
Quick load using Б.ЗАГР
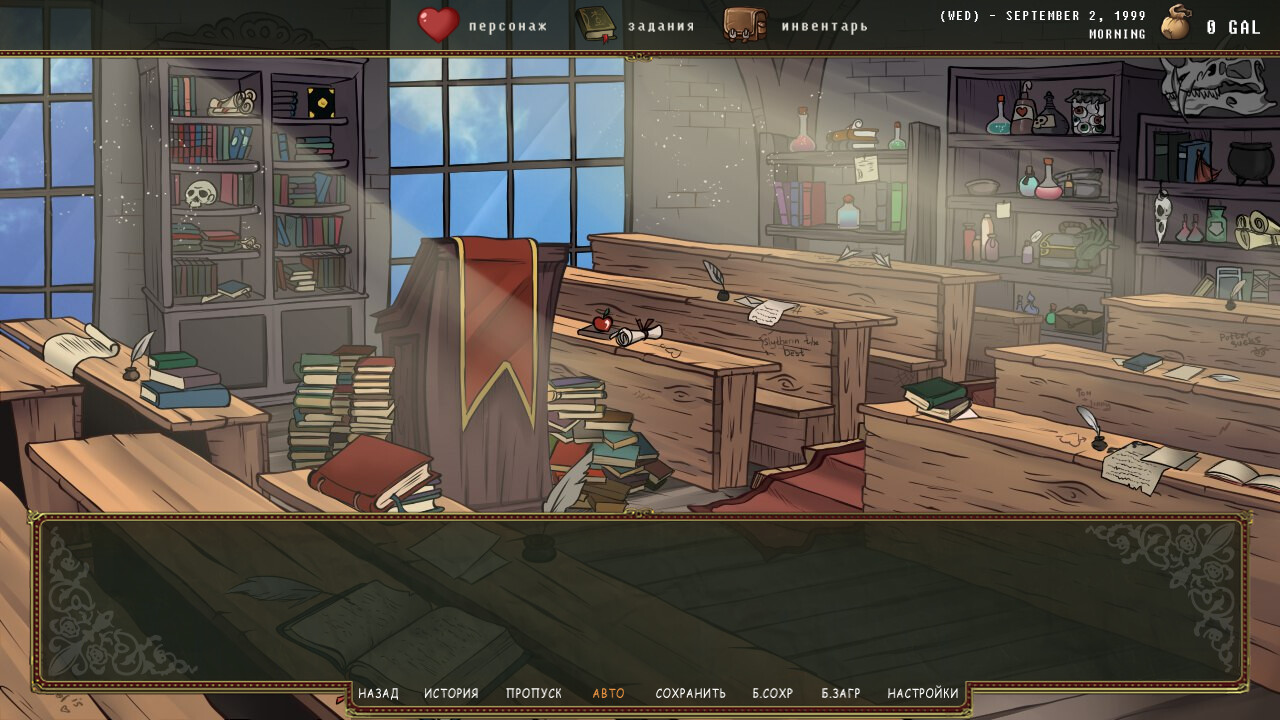pyautogui.click(x=842, y=692)
